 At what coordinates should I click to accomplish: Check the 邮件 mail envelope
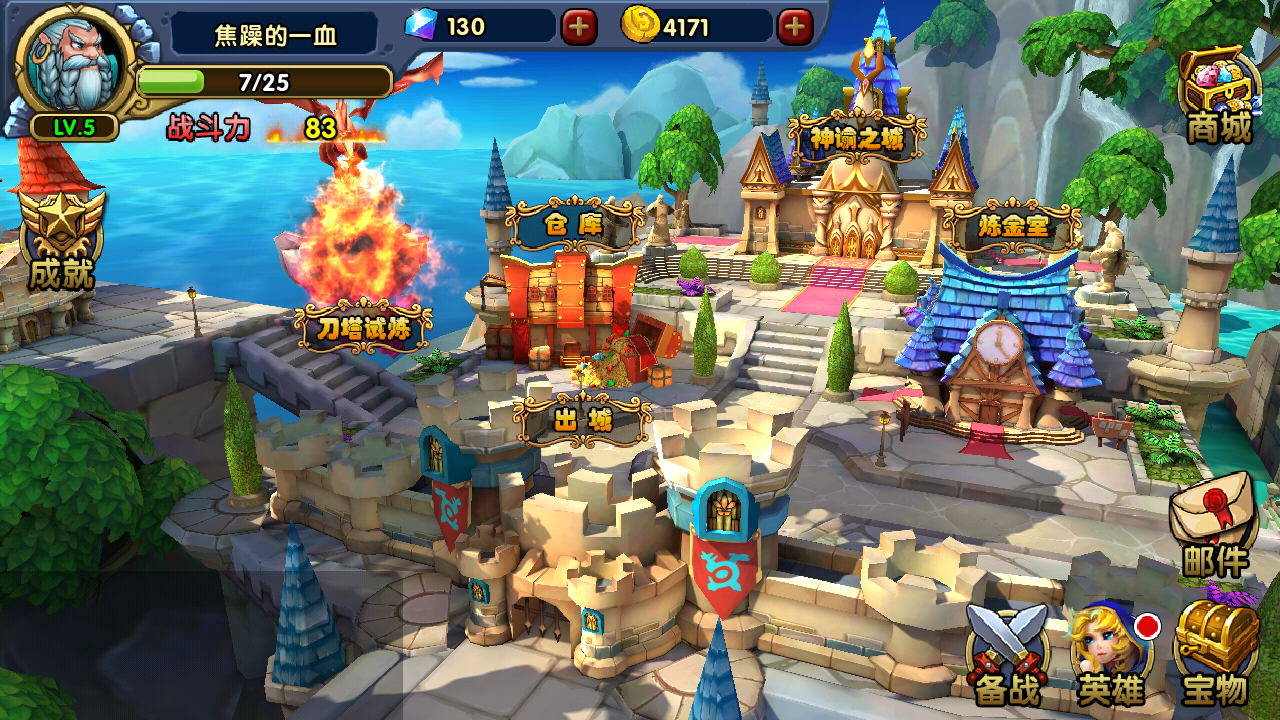(1214, 528)
